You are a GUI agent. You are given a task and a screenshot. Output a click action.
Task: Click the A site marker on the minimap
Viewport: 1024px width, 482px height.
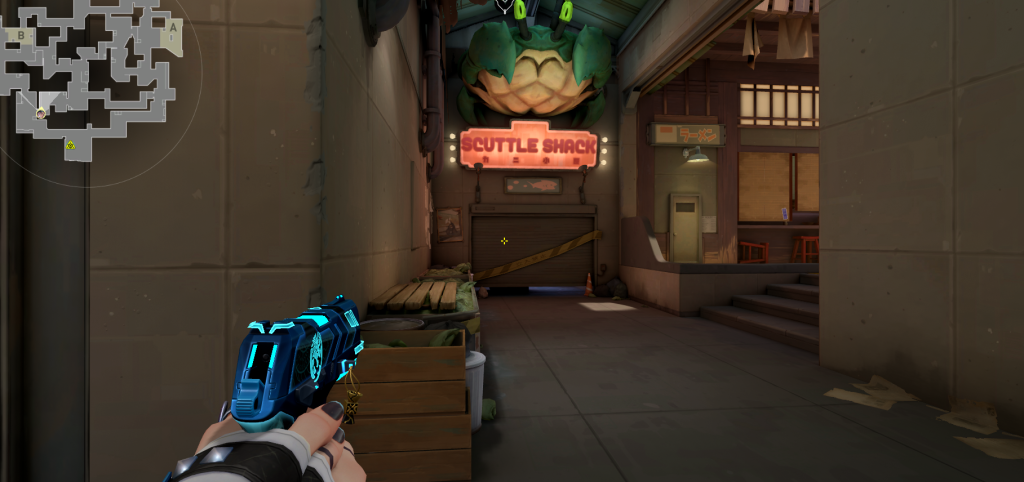[172, 28]
